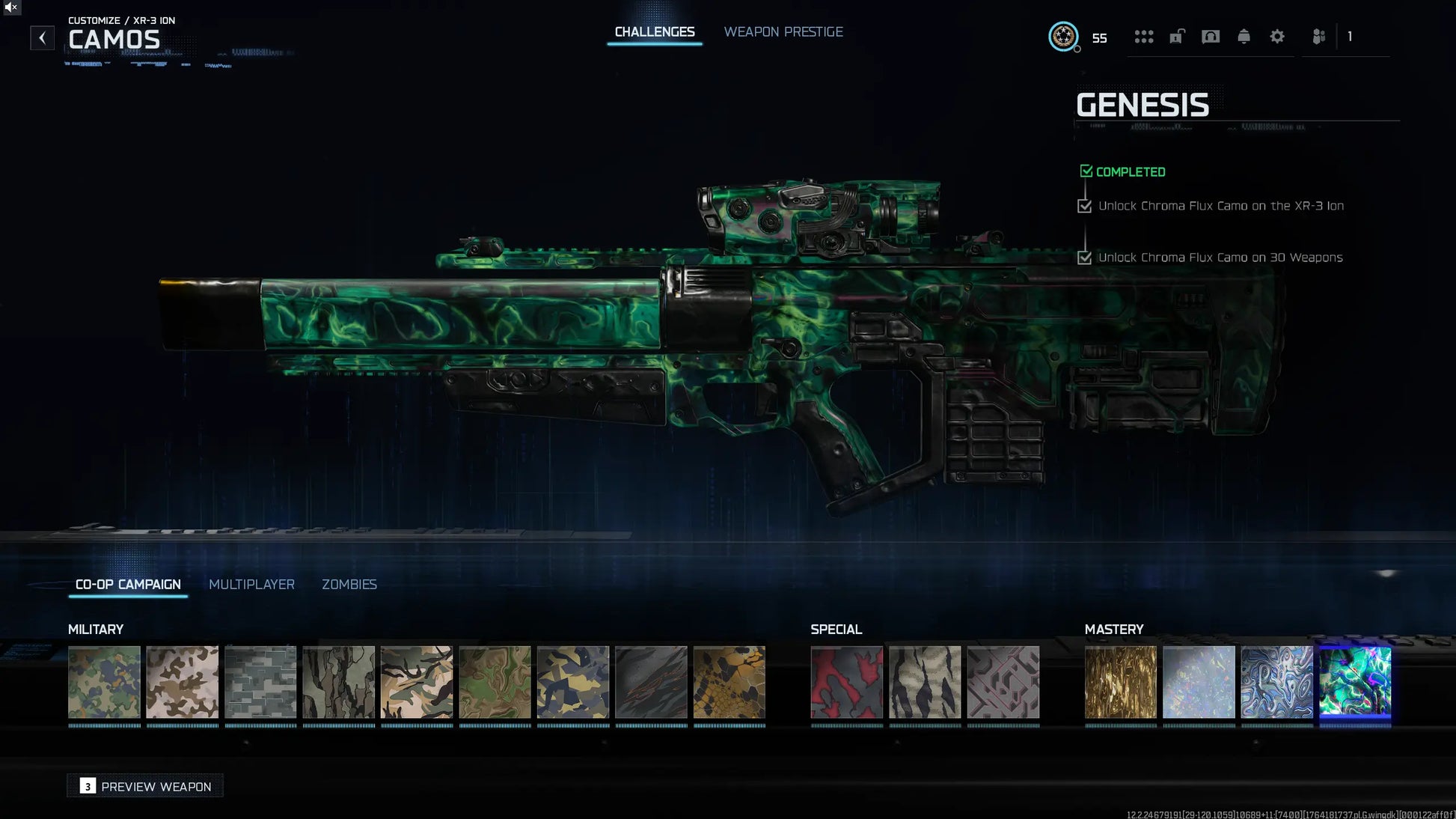Open the party members icon
Viewport: 1456px width, 819px height.
click(1318, 37)
